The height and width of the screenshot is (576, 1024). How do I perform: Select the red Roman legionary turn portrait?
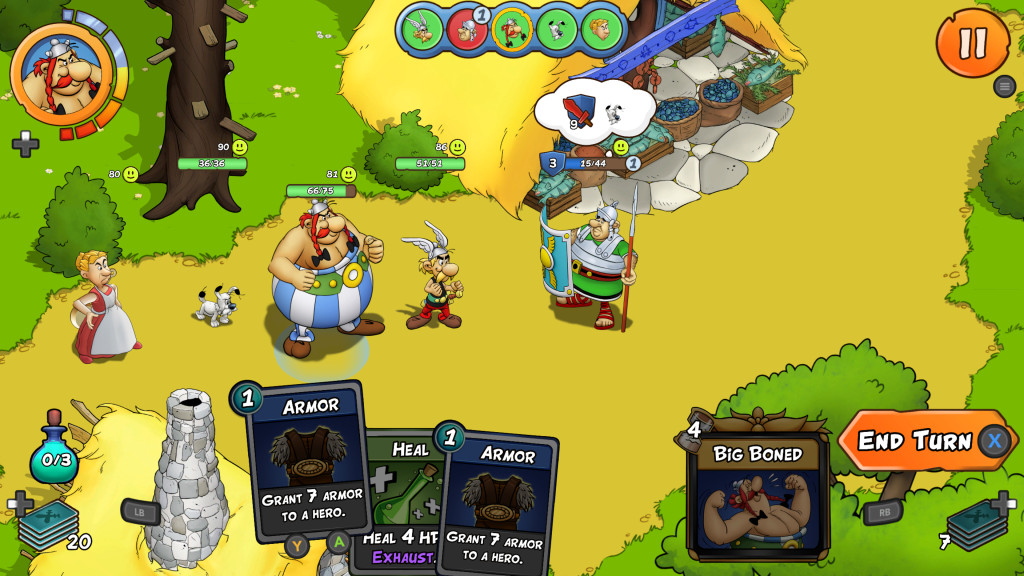tap(467, 29)
